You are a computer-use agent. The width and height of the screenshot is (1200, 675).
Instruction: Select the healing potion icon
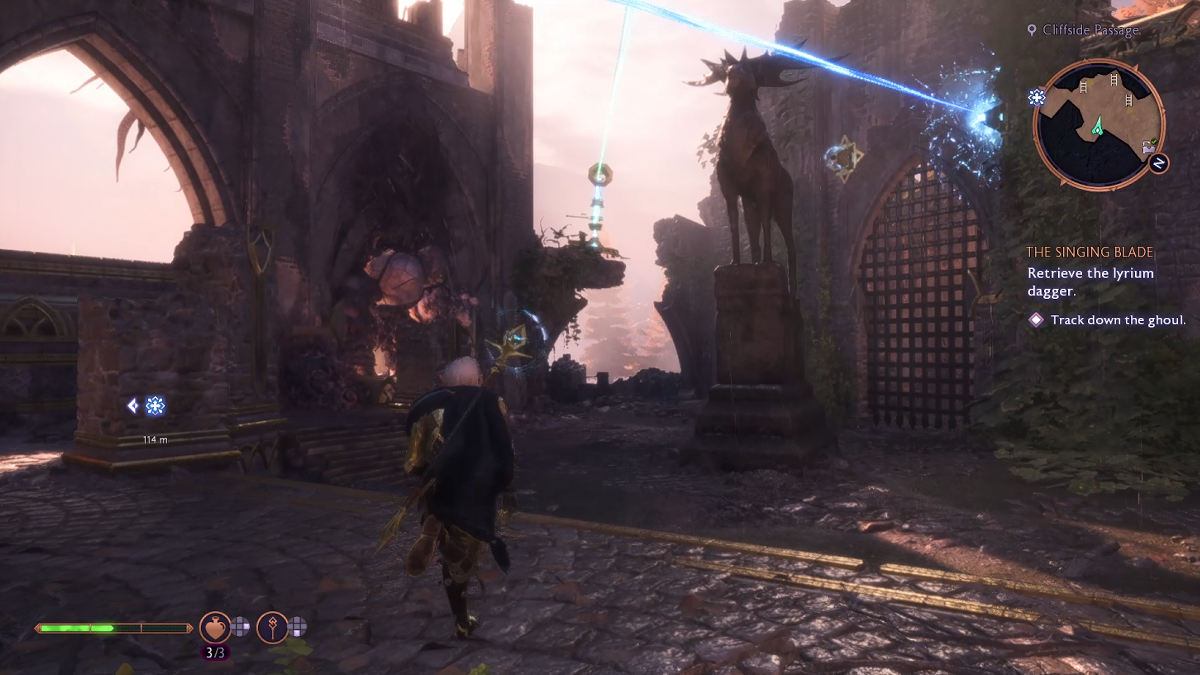point(214,627)
